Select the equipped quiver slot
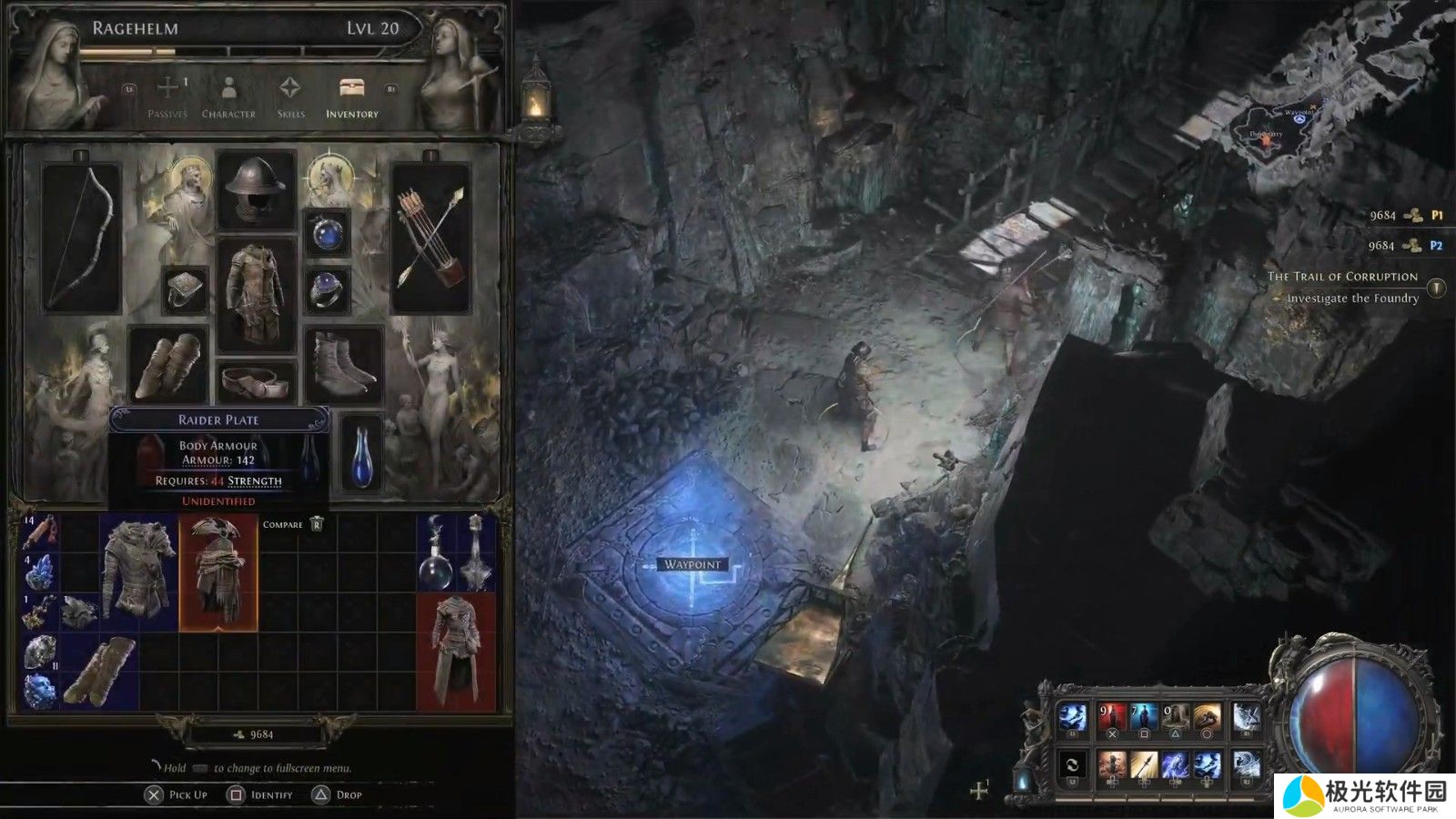The height and width of the screenshot is (819, 1456). pyautogui.click(x=430, y=238)
